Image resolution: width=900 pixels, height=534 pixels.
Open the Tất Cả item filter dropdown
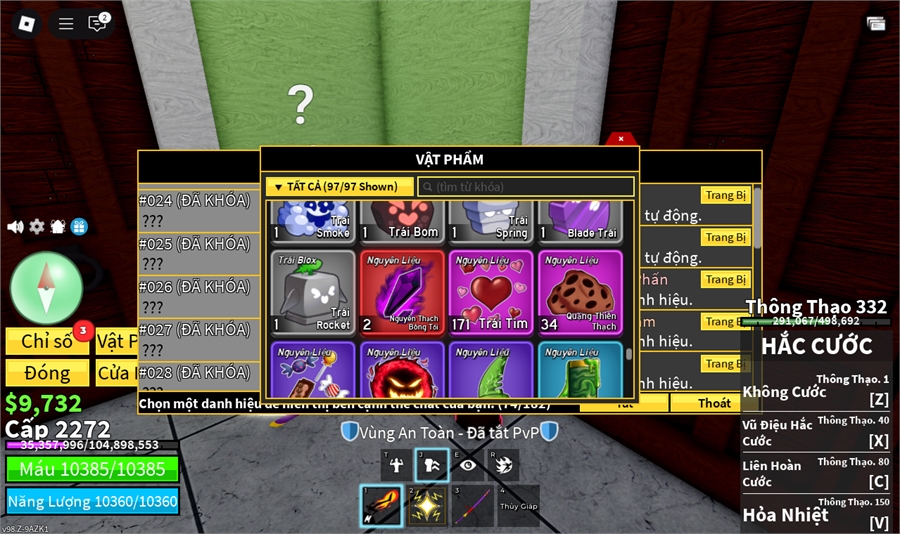(x=338, y=187)
